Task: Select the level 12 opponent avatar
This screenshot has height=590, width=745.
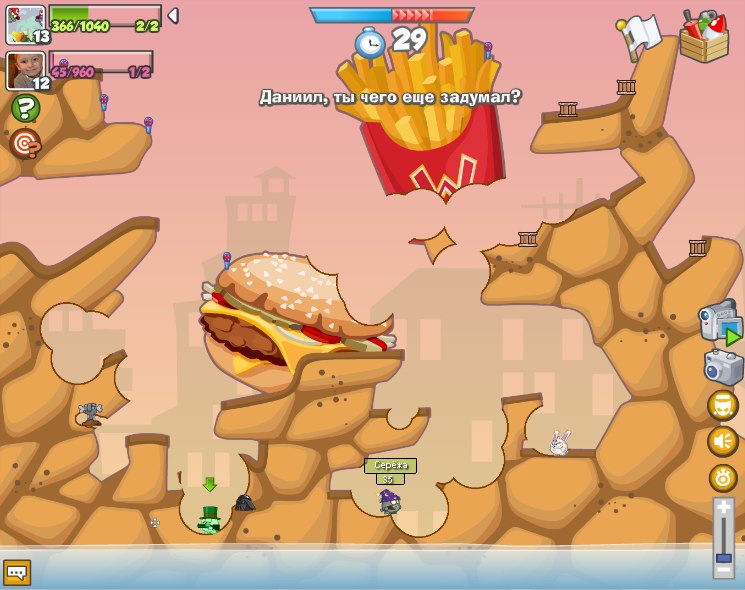Action: tap(25, 71)
